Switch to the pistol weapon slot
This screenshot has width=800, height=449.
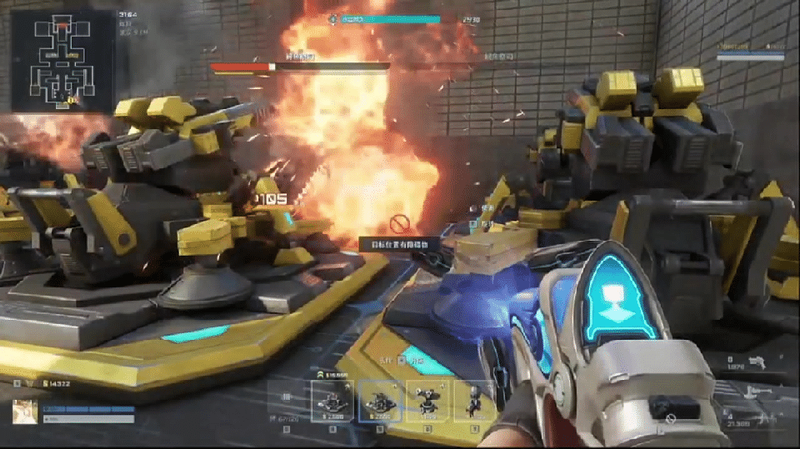tap(758, 365)
